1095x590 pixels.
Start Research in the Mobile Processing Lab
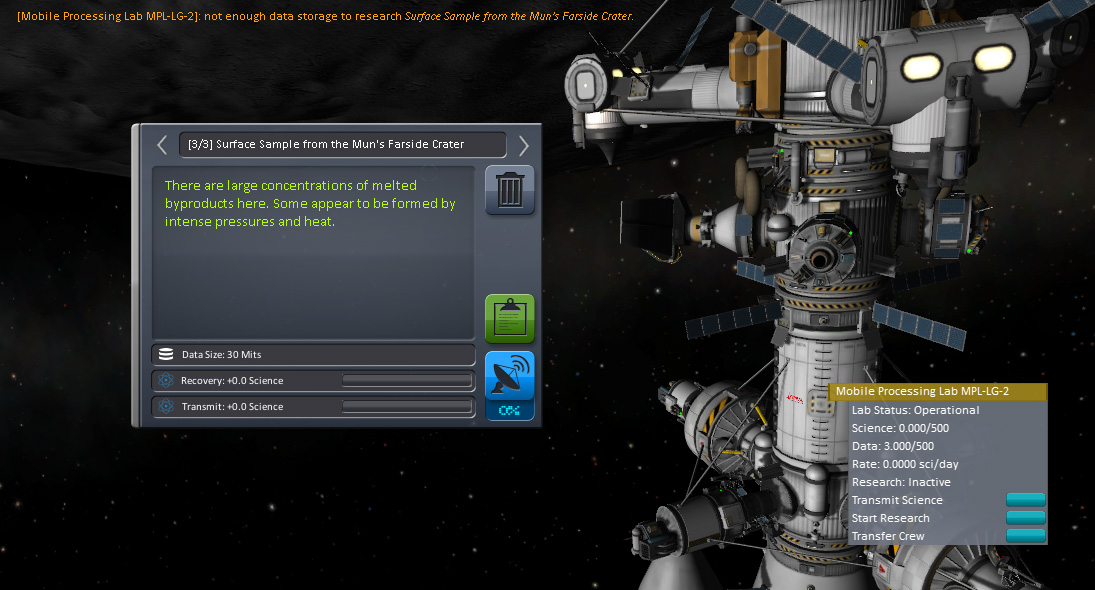(1025, 518)
